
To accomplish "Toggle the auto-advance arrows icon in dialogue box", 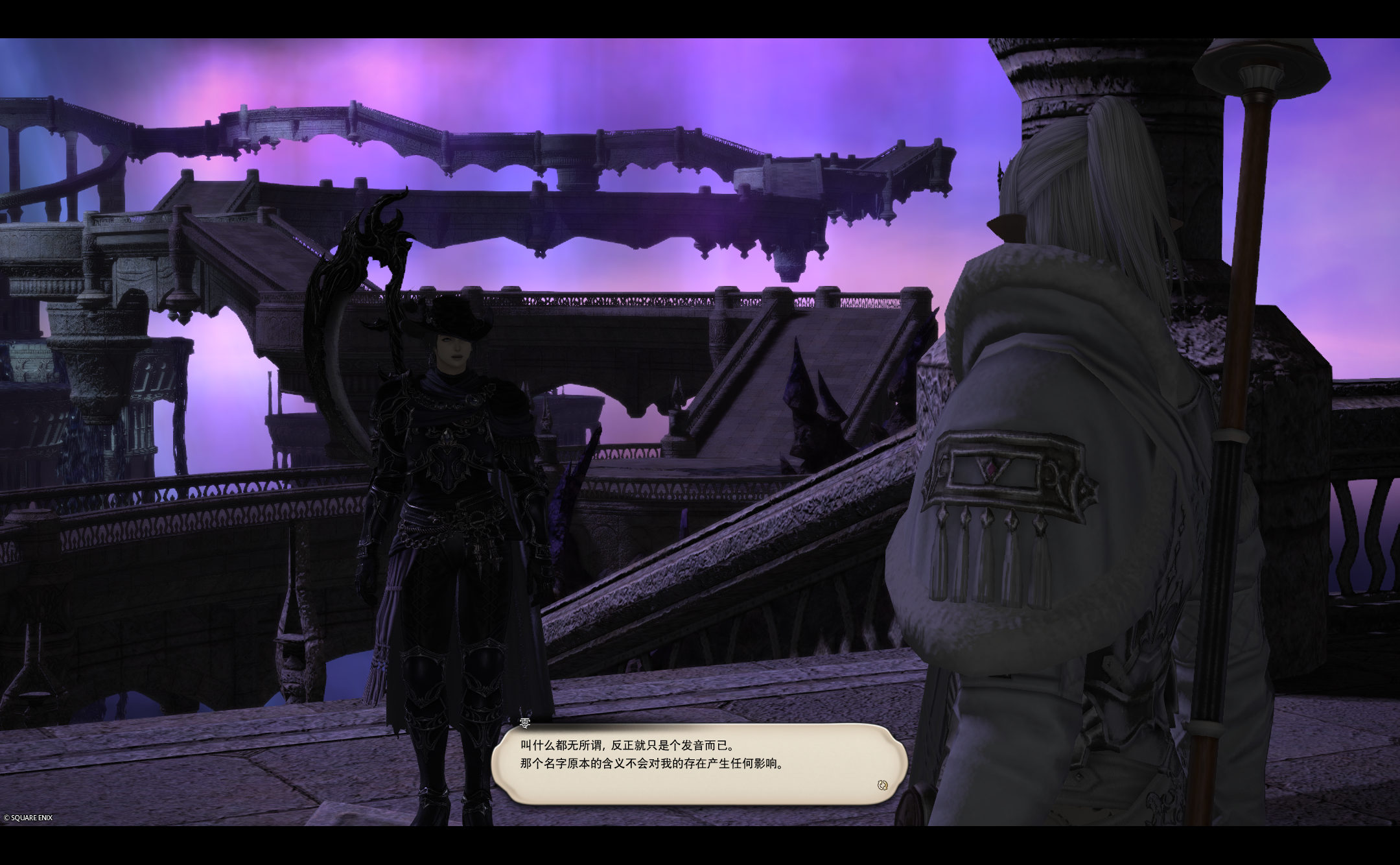I will pos(882,785).
